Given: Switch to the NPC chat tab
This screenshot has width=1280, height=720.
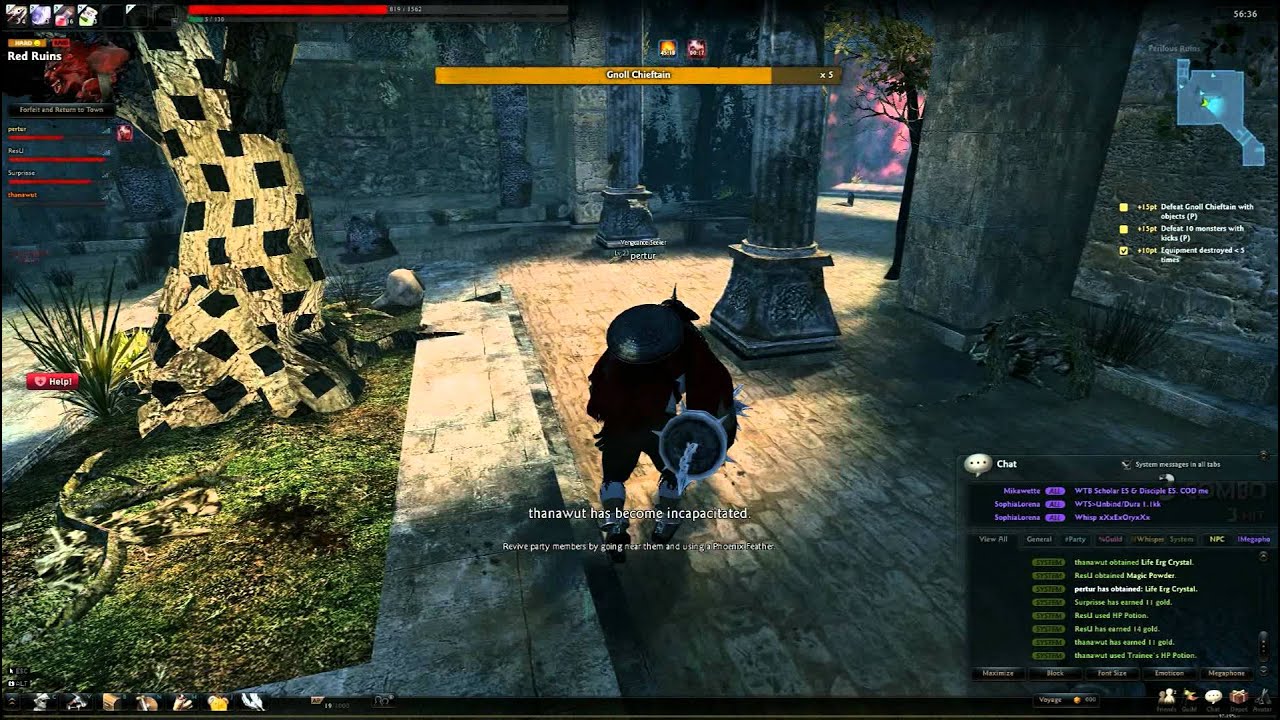Looking at the screenshot, I should [1216, 539].
